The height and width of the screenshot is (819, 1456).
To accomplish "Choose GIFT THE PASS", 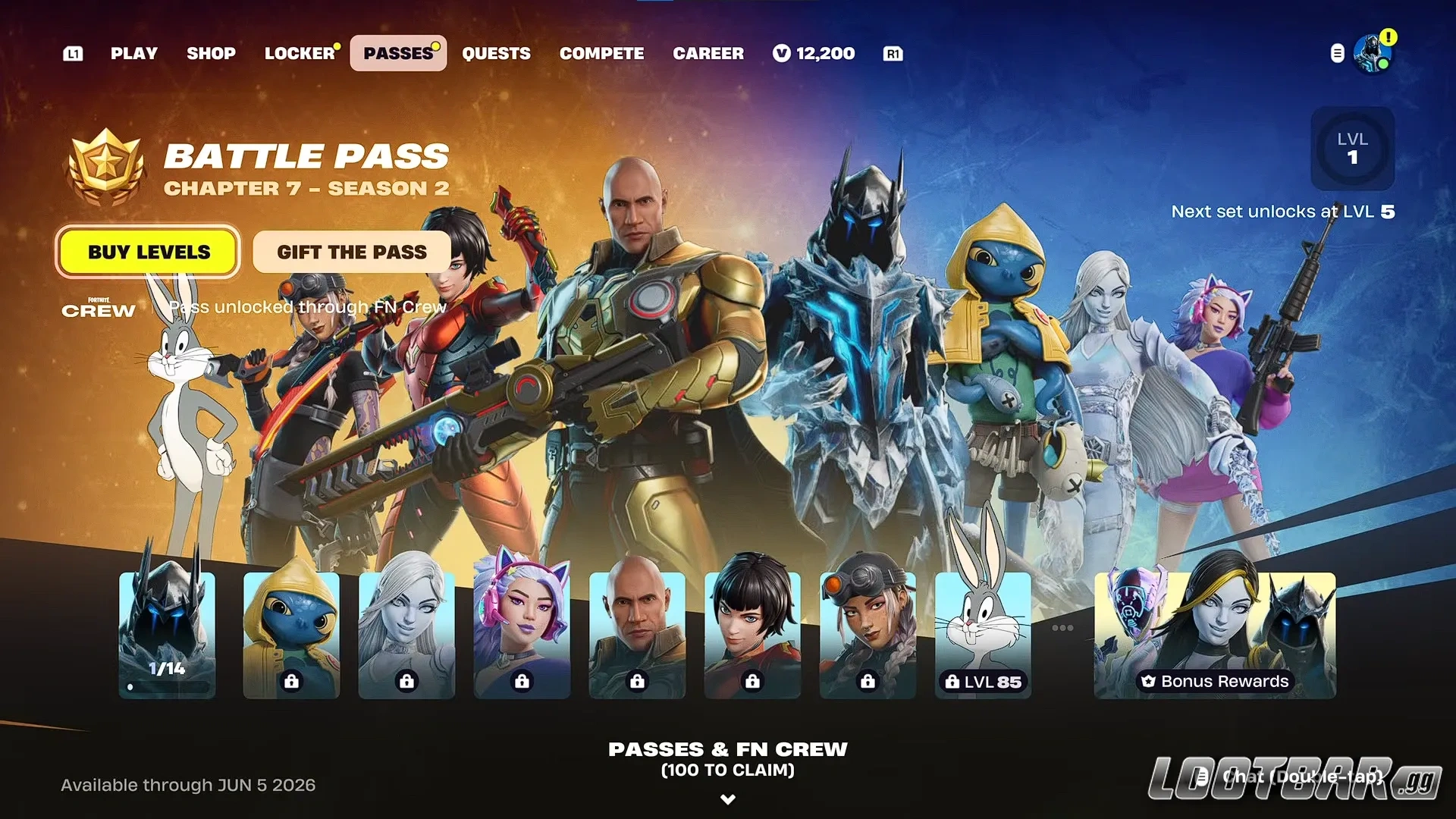I will tap(351, 253).
